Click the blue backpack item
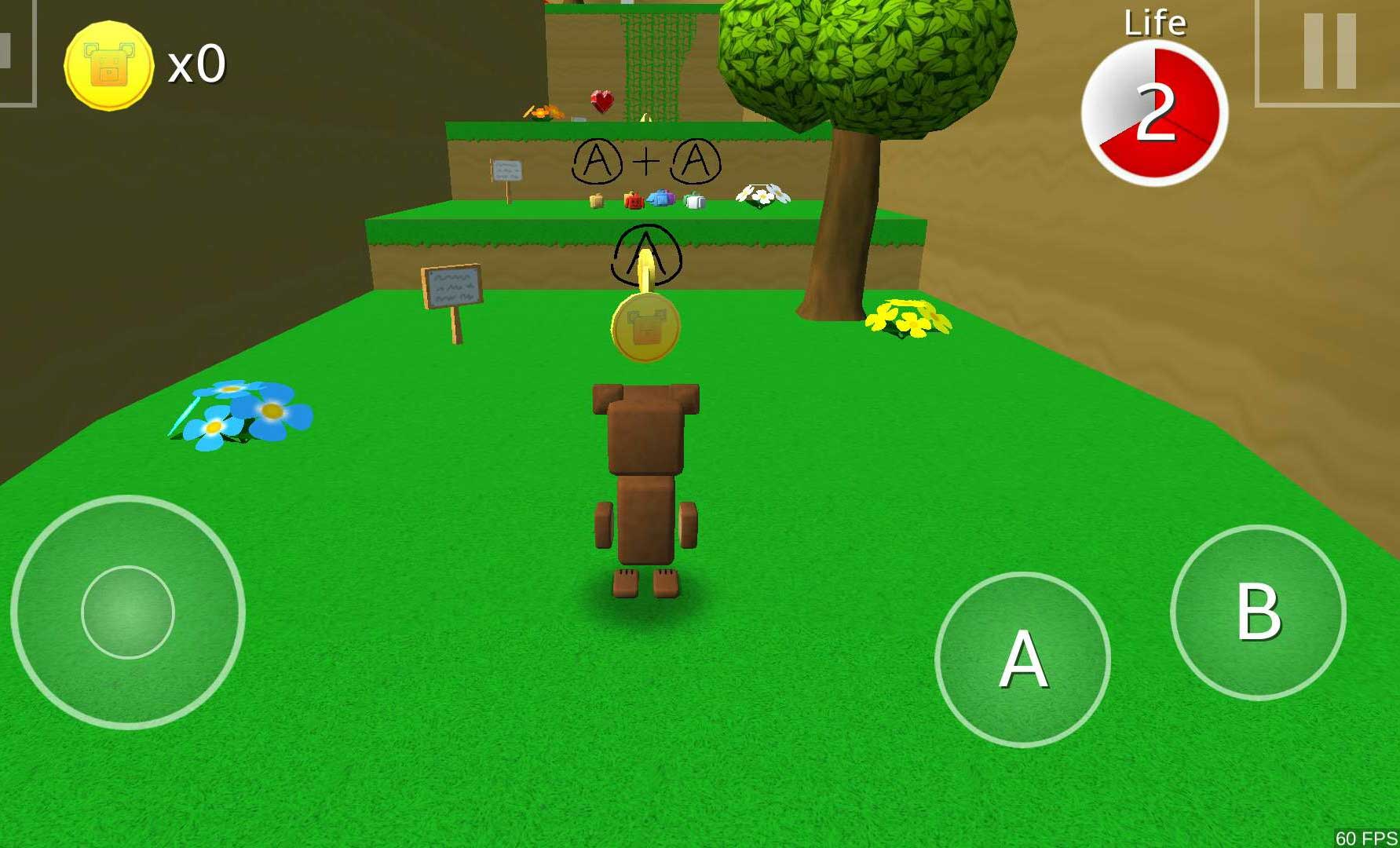 662,198
